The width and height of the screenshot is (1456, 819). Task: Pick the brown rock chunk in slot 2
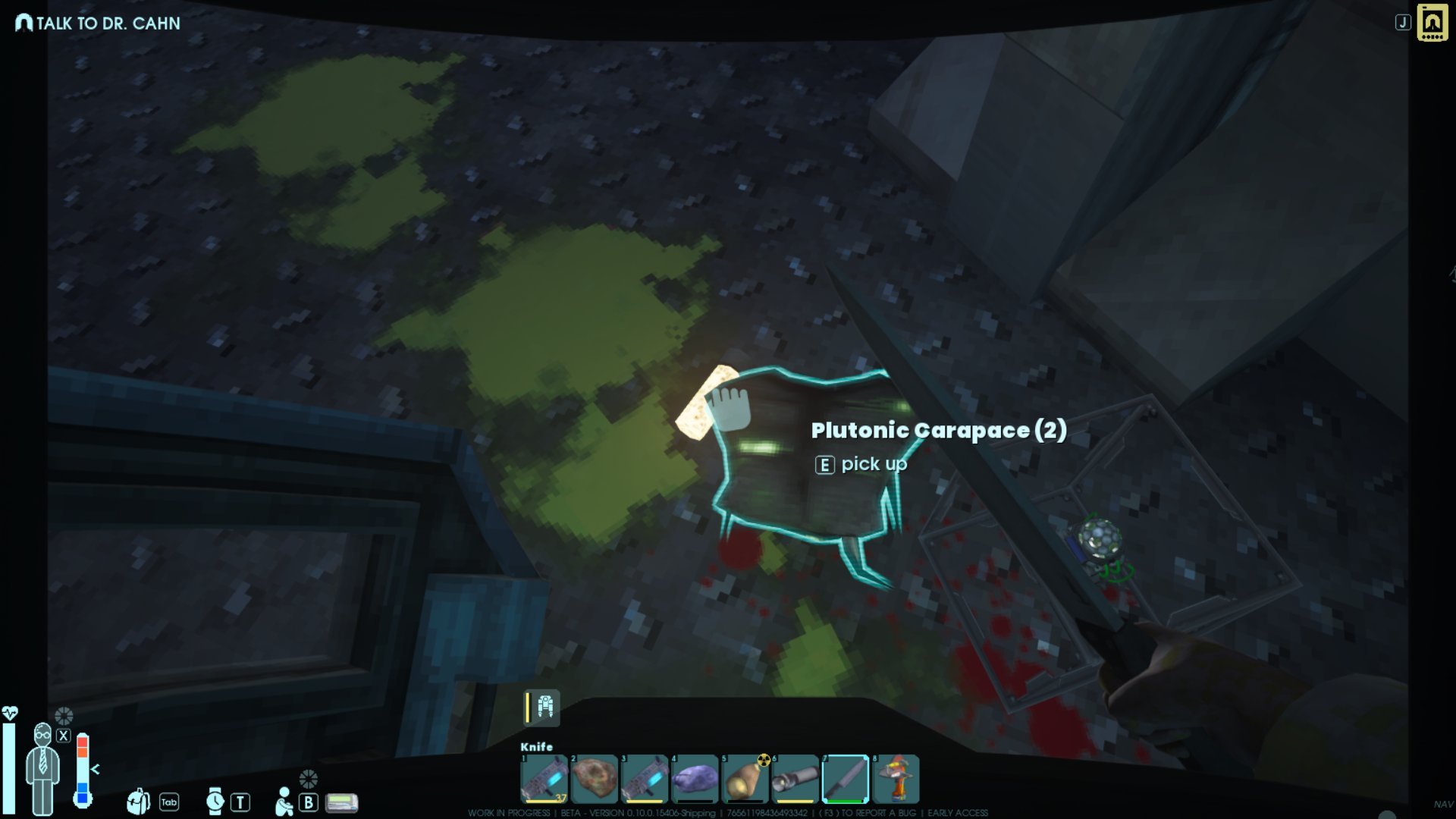[x=595, y=778]
